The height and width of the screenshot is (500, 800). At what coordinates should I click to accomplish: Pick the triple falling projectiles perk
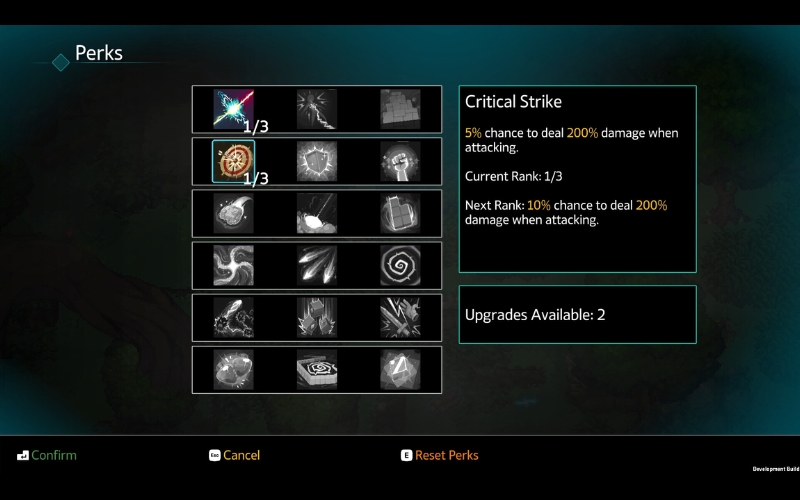[x=317, y=265]
